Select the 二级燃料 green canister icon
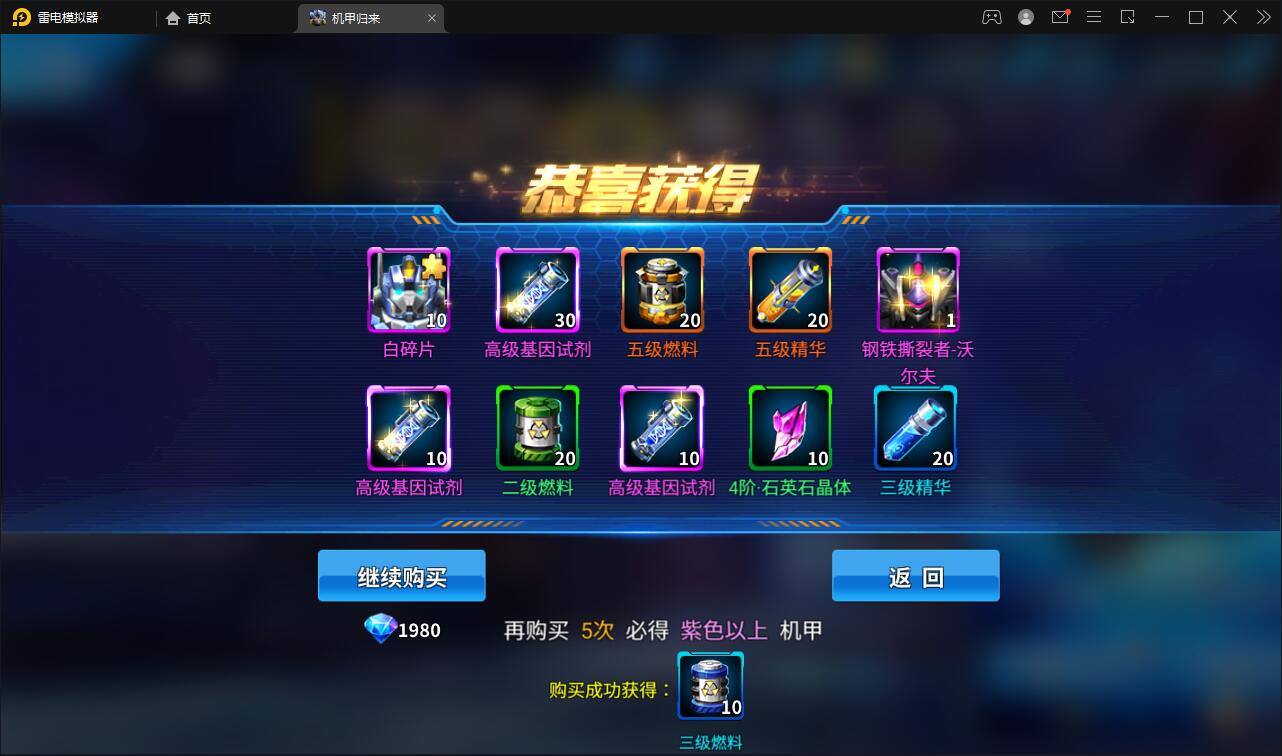The width and height of the screenshot is (1282, 756). [535, 427]
